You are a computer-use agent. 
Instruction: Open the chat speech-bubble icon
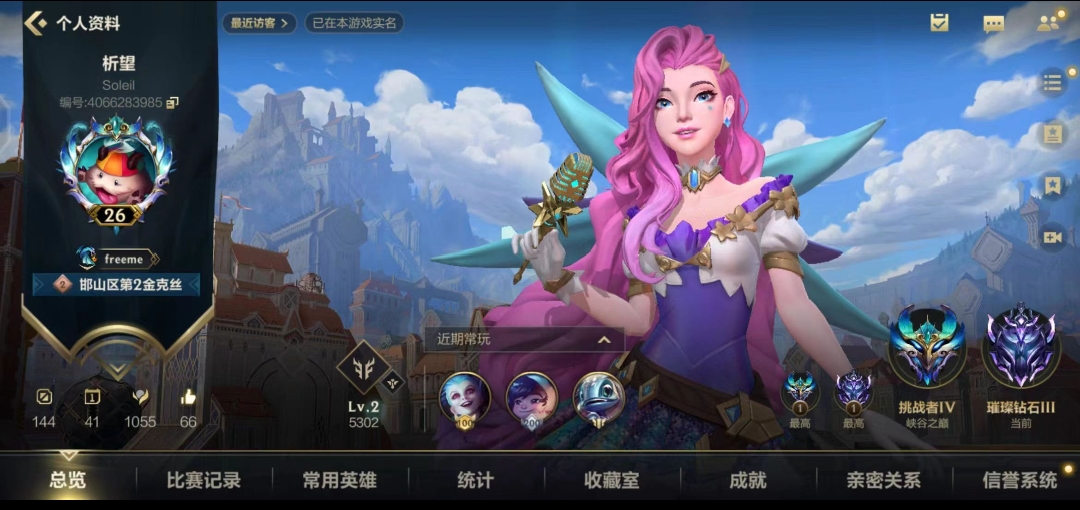click(x=993, y=23)
